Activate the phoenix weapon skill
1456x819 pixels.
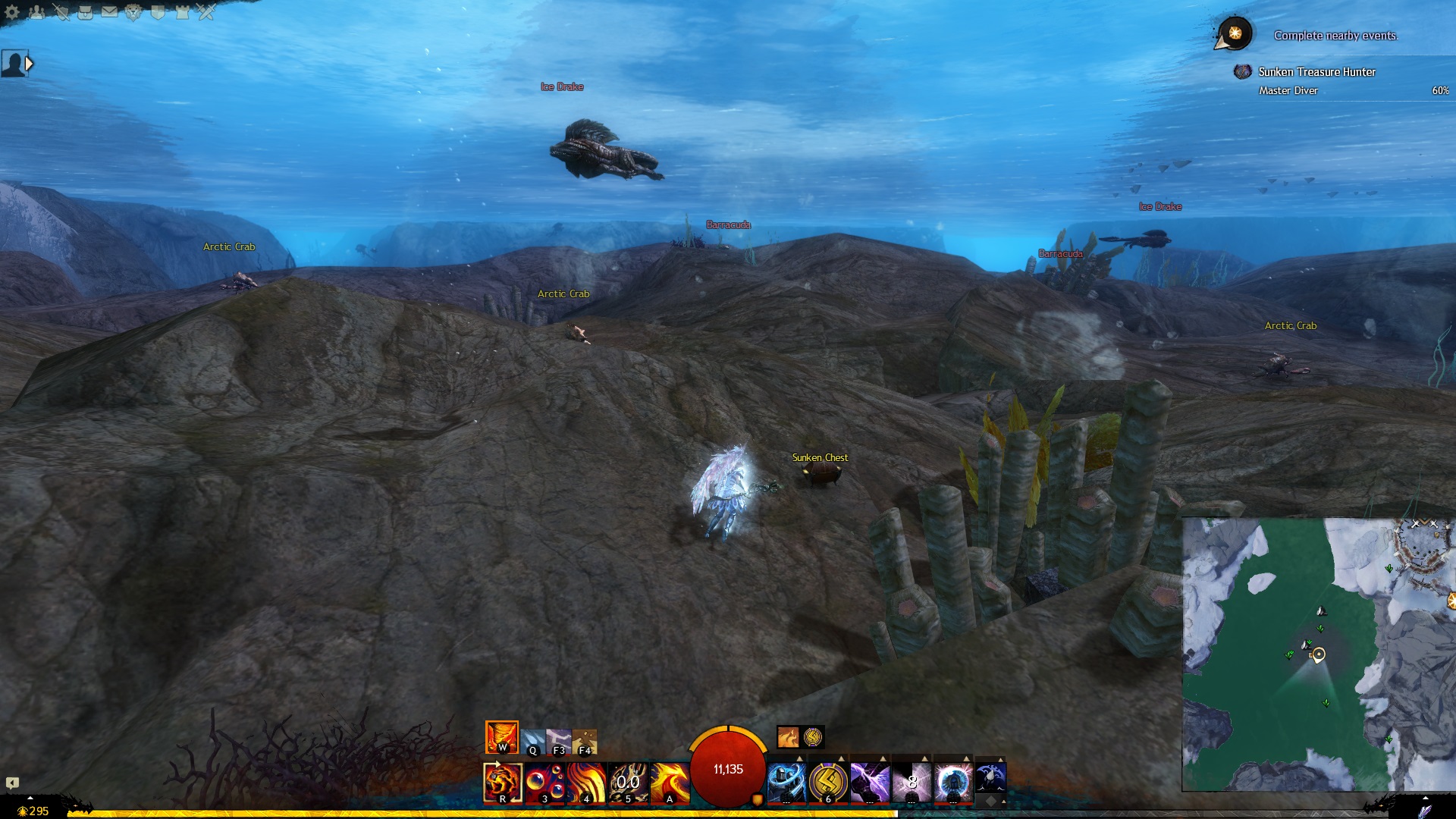point(670,783)
